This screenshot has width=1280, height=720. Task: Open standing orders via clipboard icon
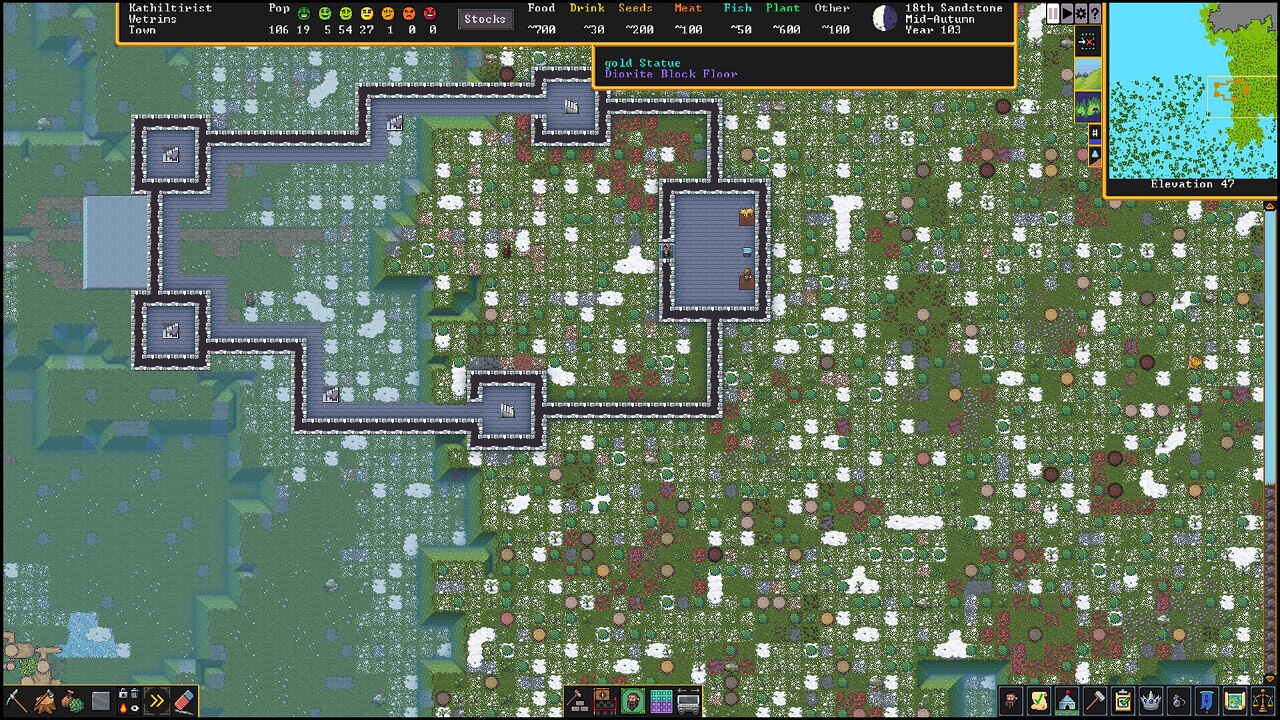pos(1124,702)
